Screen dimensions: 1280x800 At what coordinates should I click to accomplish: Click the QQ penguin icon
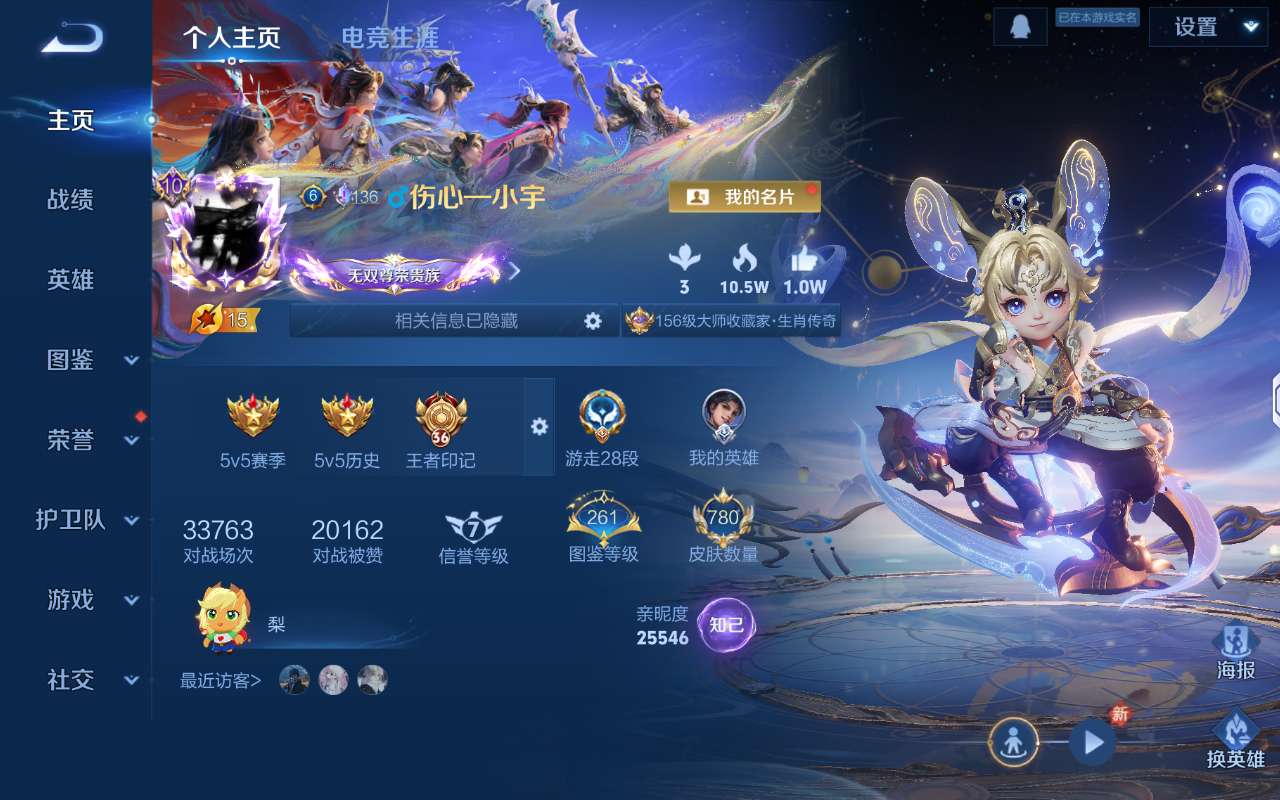point(1019,27)
